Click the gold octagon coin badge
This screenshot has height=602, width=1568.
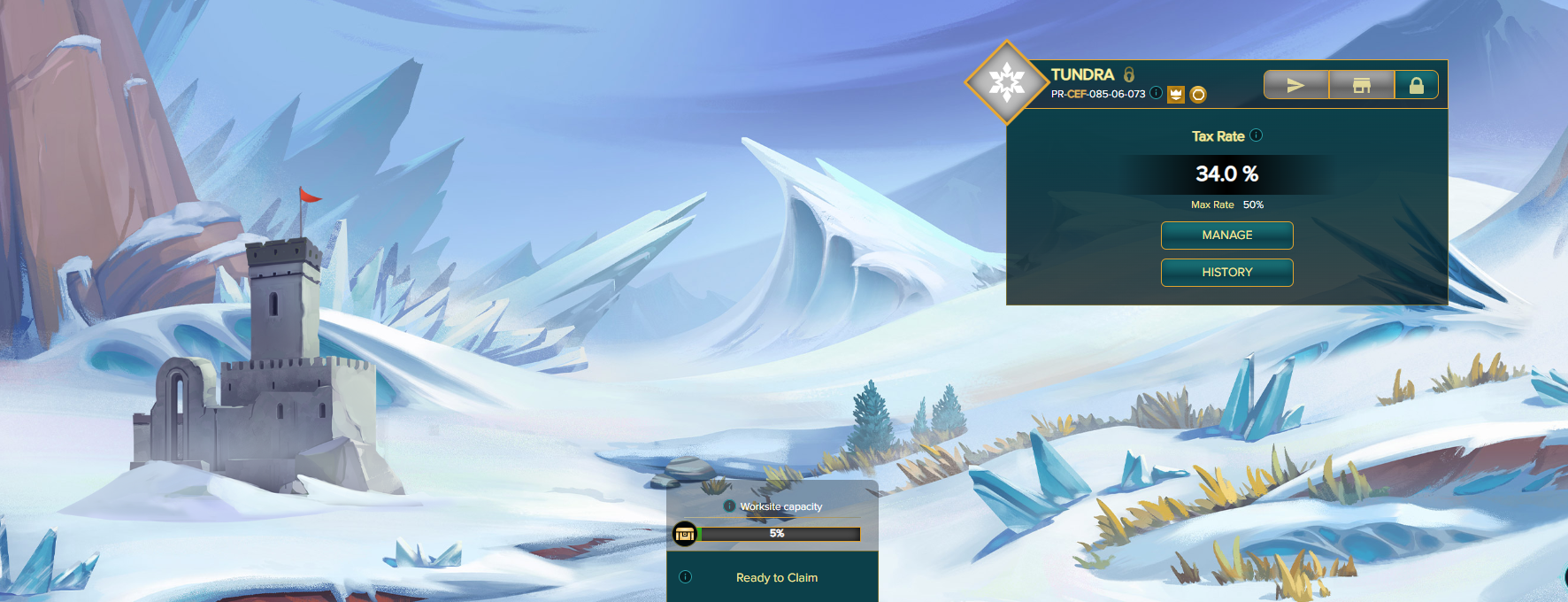[x=1198, y=95]
